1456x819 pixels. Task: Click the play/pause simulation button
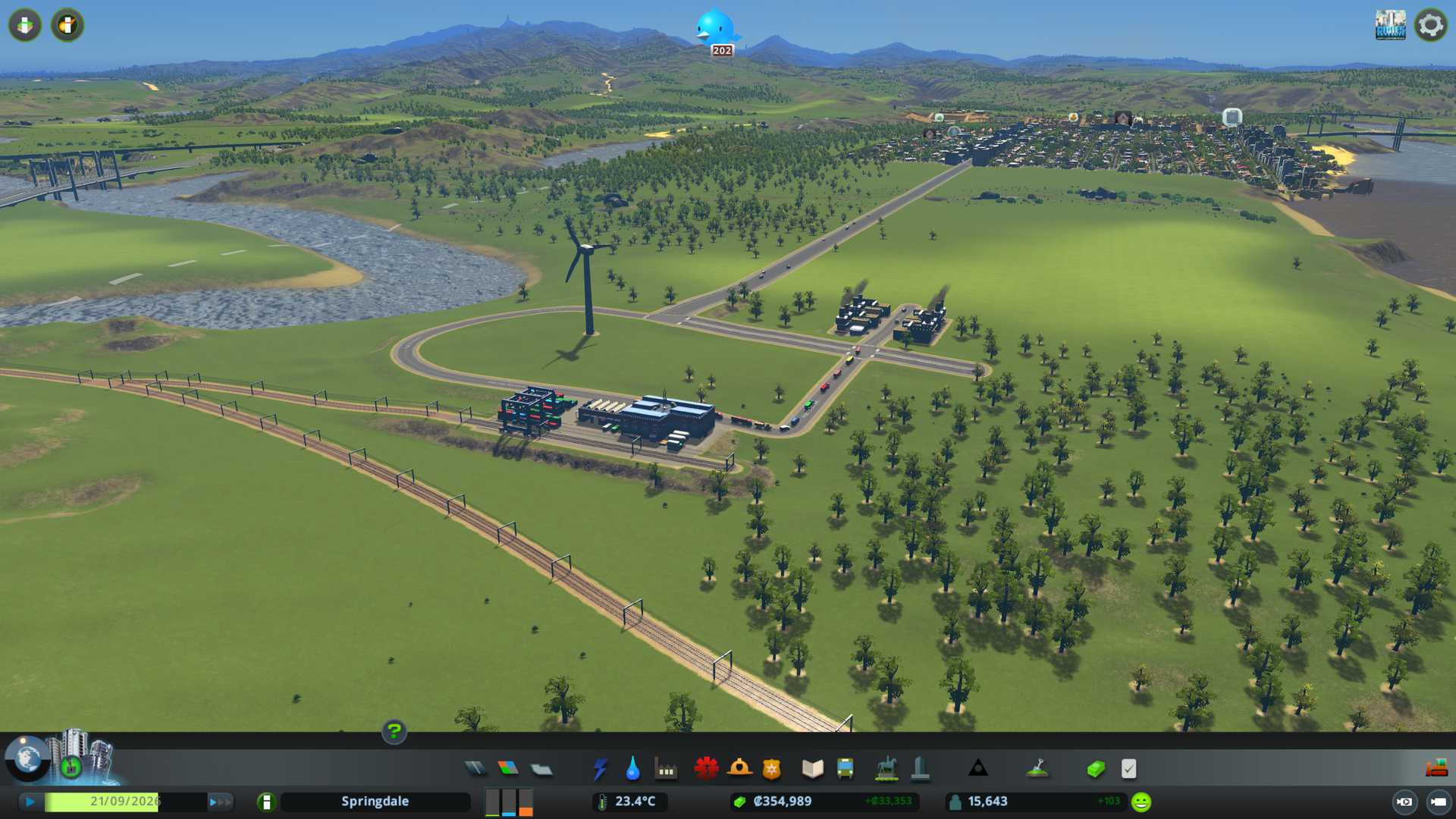[x=30, y=802]
